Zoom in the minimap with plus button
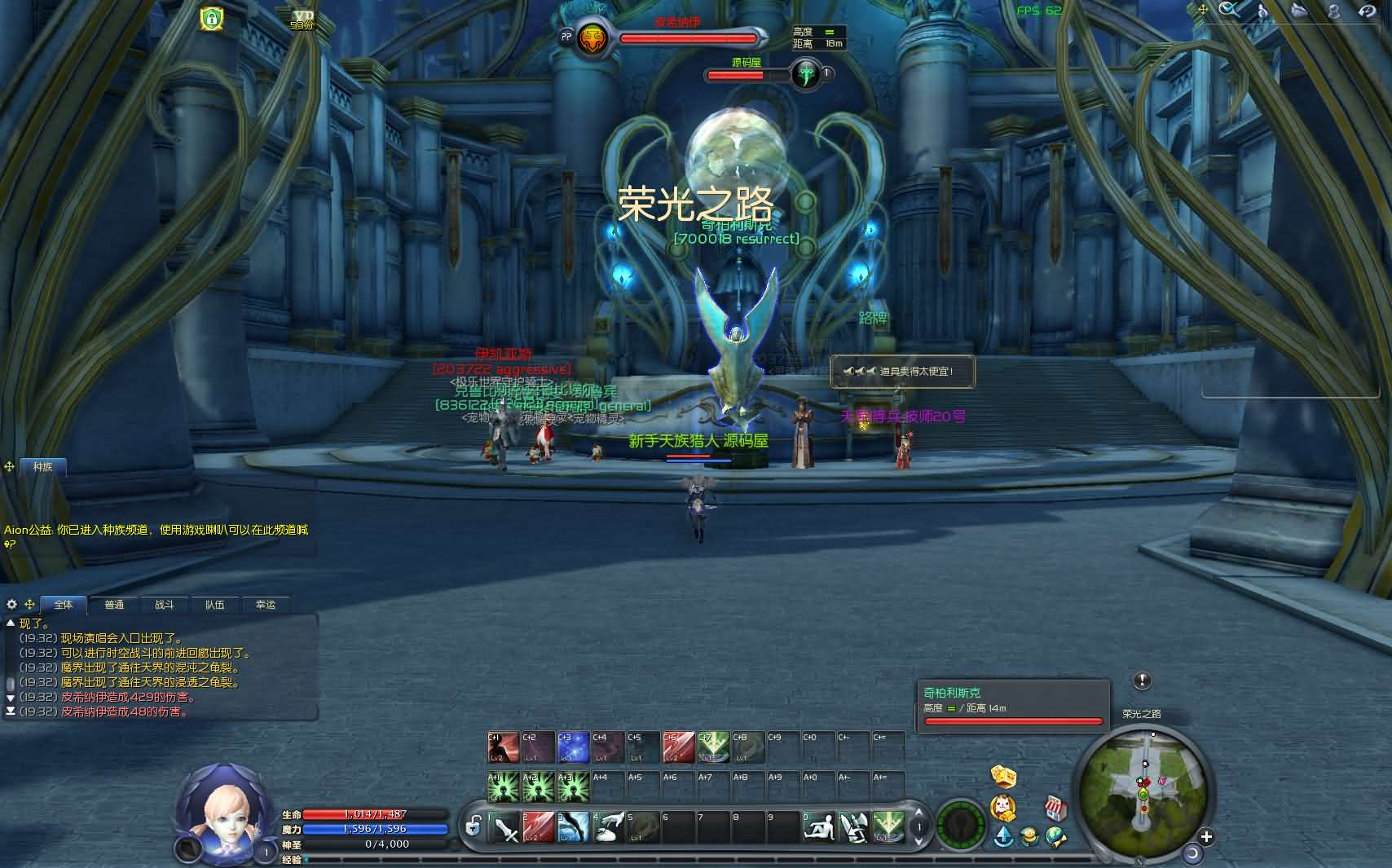1392x868 pixels. [x=1206, y=836]
